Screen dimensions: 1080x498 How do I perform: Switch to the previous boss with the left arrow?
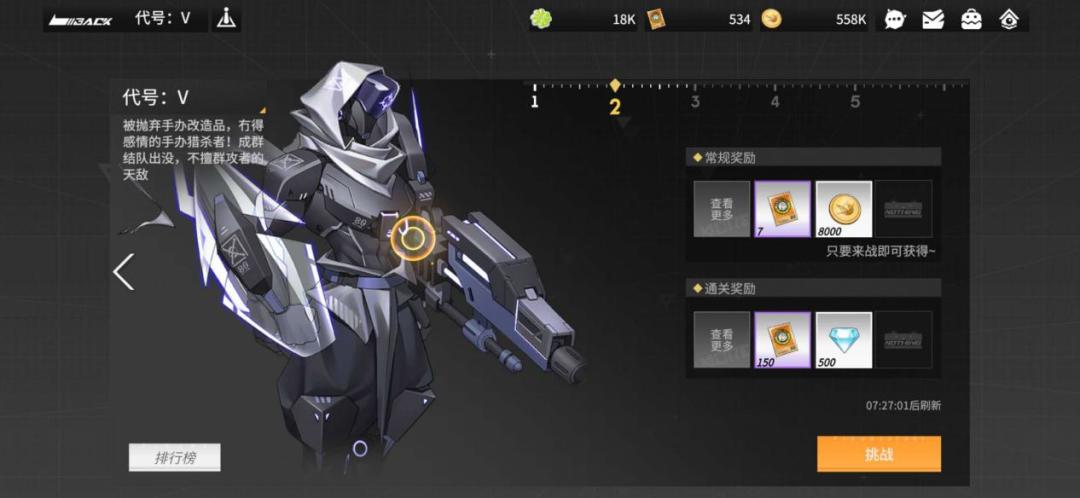click(x=123, y=271)
